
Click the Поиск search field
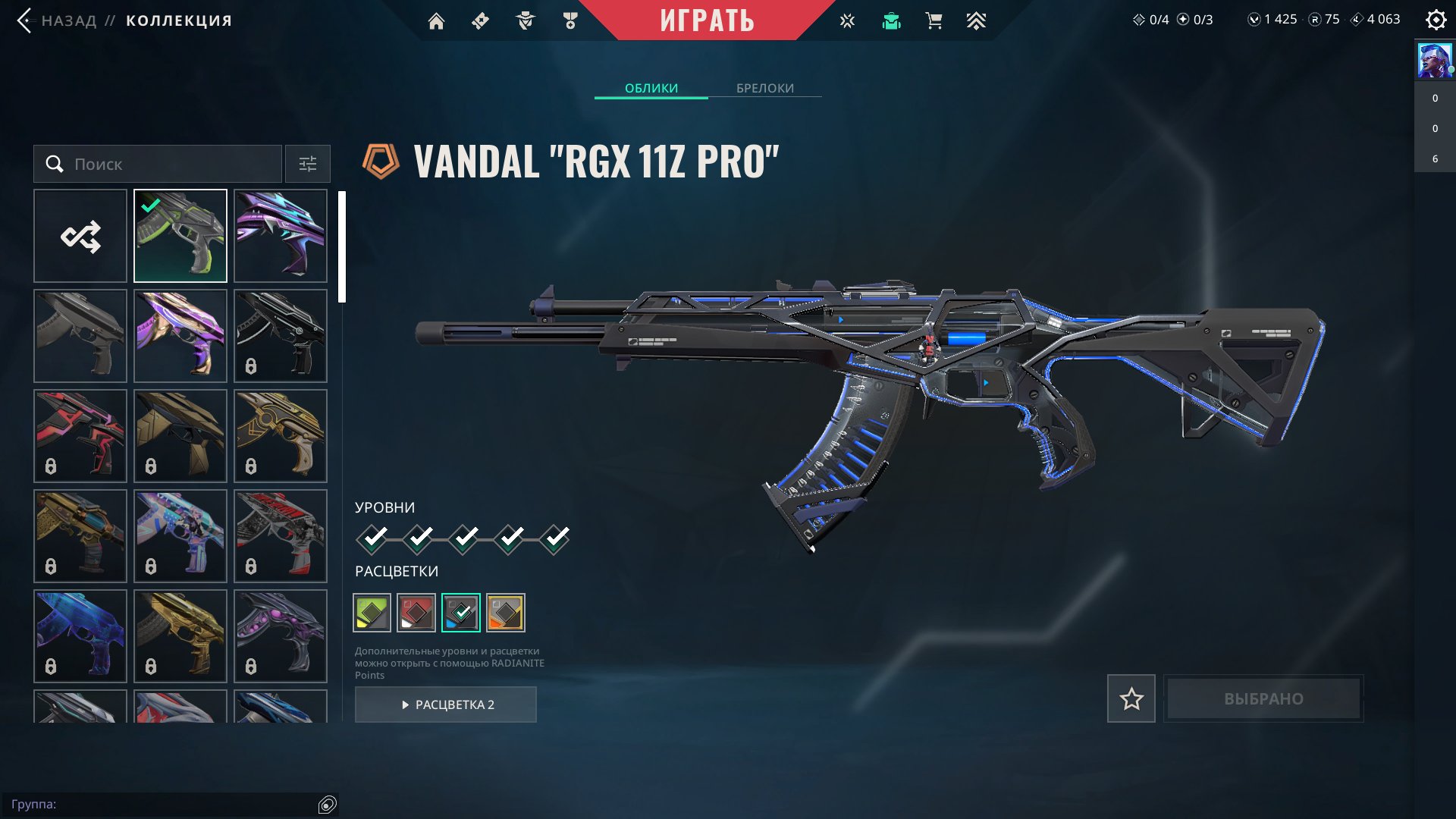pos(167,164)
